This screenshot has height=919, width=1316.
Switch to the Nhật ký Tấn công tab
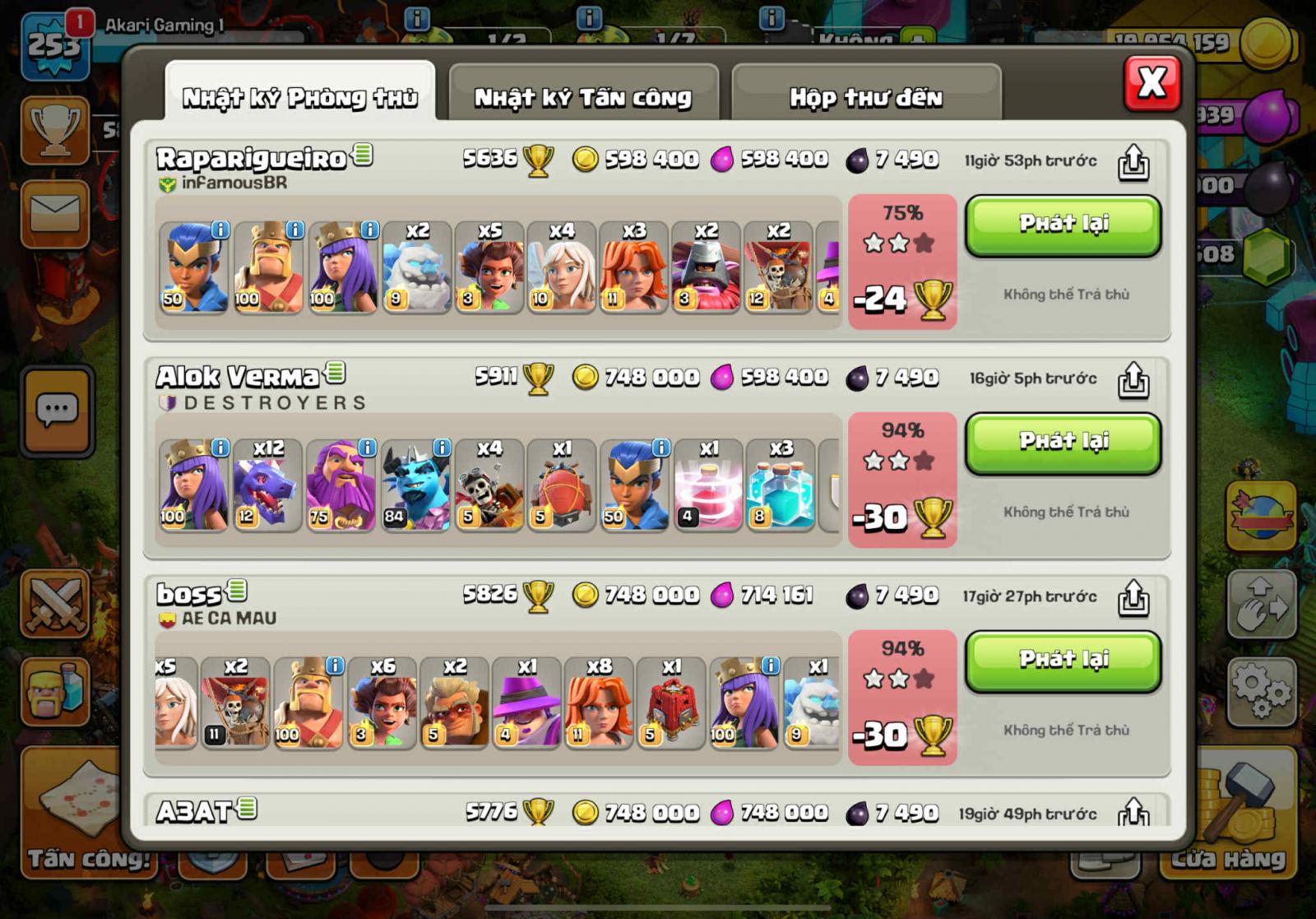tap(582, 95)
